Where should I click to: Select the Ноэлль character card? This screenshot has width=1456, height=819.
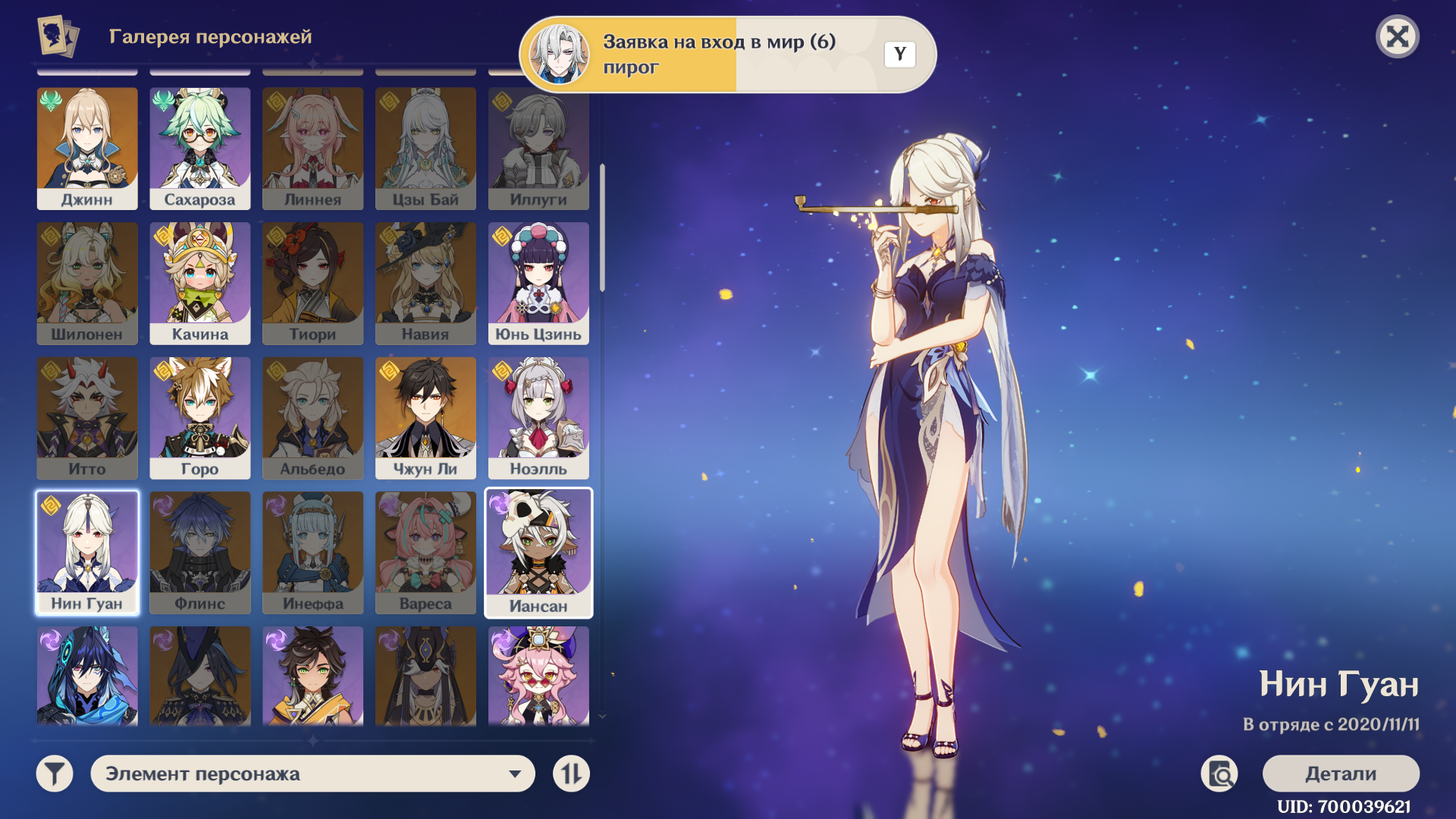point(538,417)
